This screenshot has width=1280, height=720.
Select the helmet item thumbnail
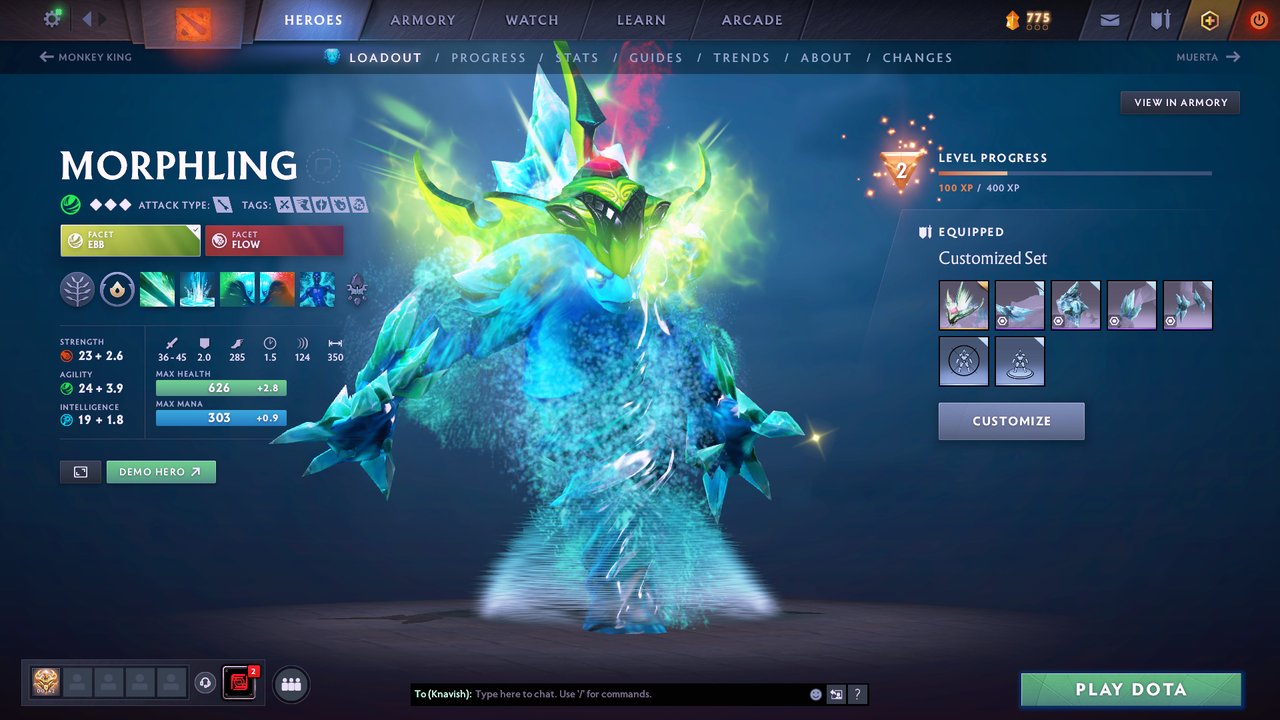click(963, 305)
